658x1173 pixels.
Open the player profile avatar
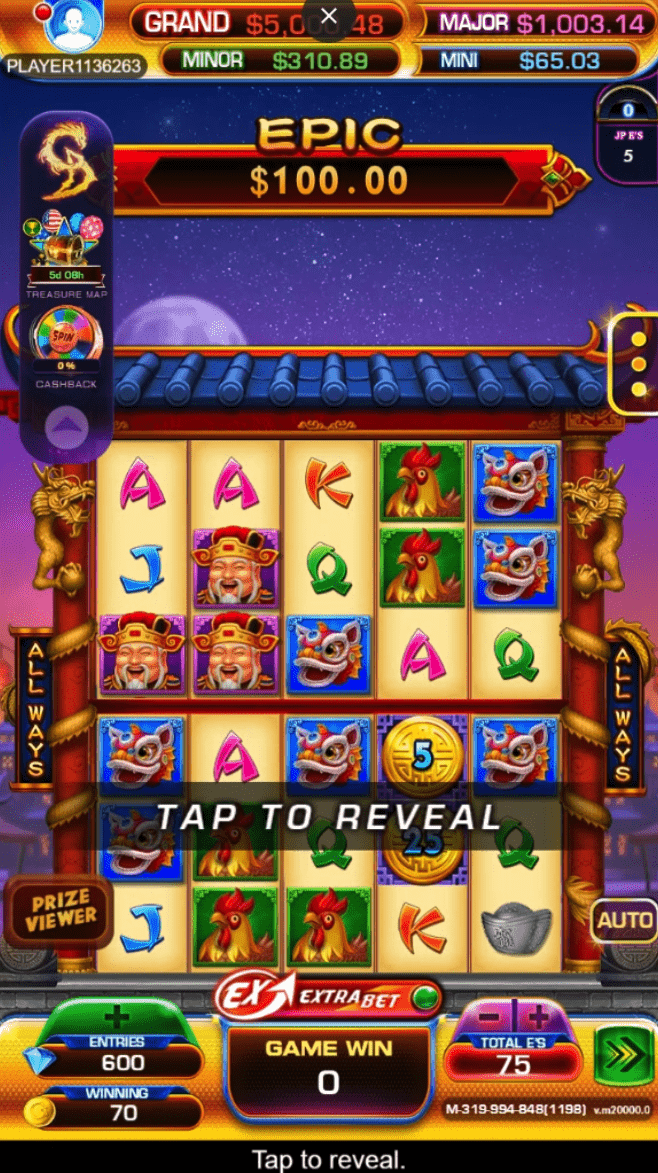tap(75, 26)
